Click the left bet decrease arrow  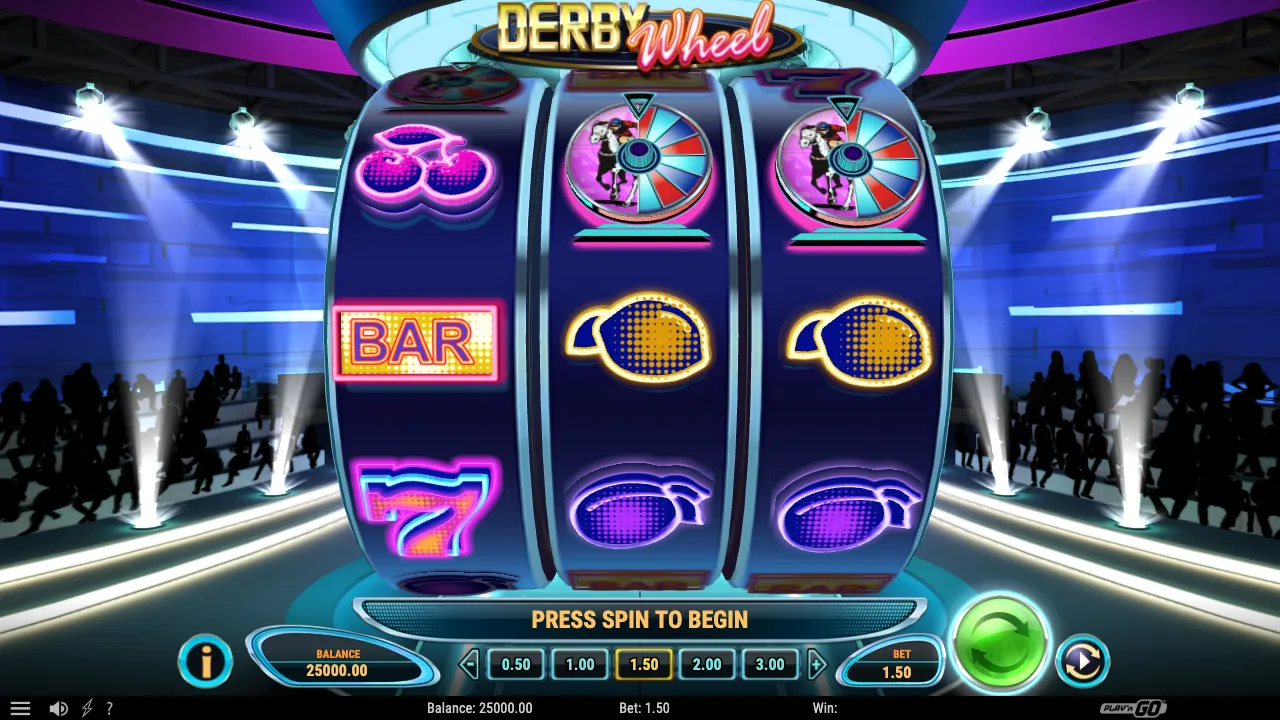(x=468, y=664)
